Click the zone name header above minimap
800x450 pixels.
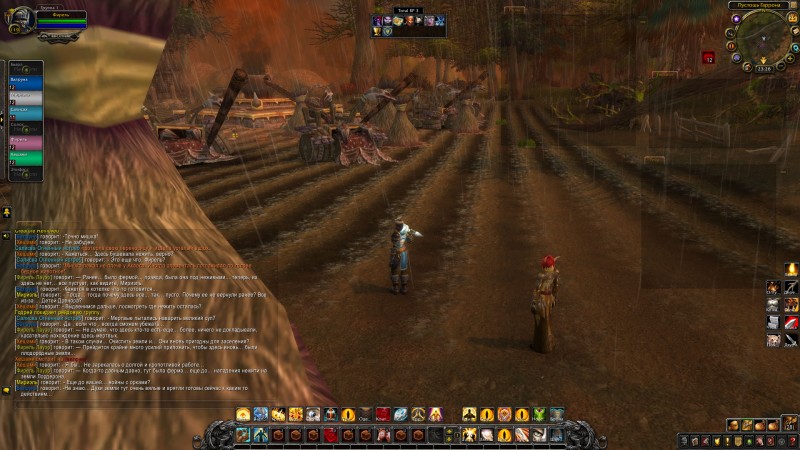coord(758,5)
